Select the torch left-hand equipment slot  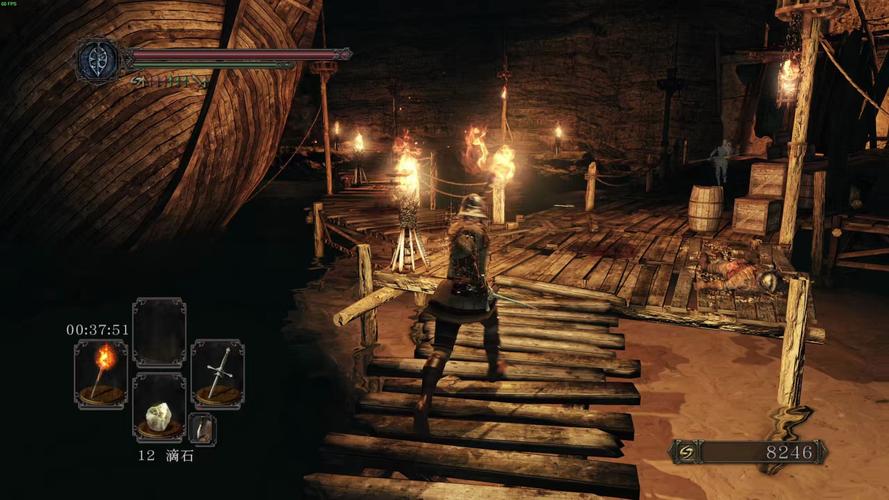coord(100,373)
